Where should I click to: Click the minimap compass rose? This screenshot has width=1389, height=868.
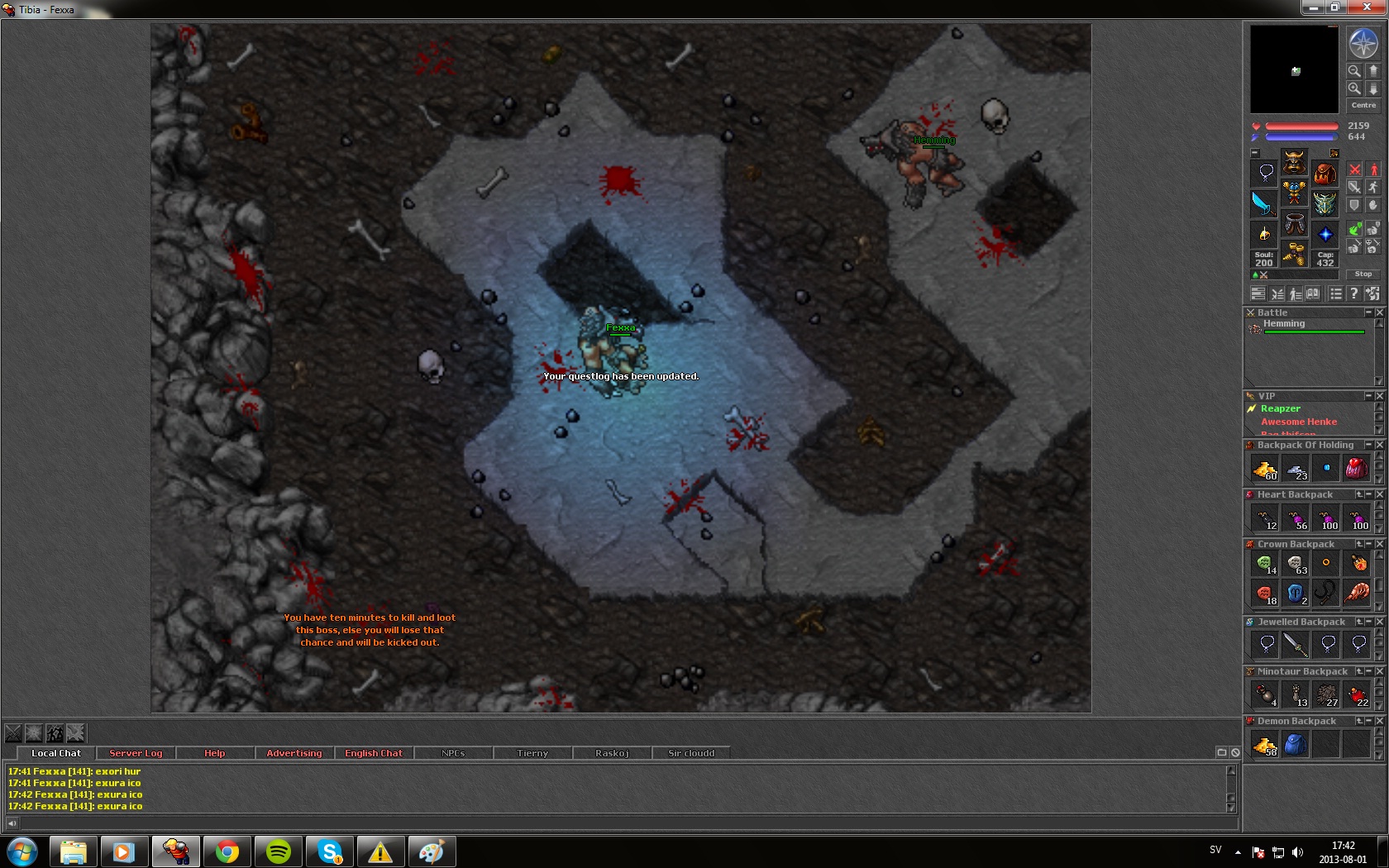point(1363,43)
